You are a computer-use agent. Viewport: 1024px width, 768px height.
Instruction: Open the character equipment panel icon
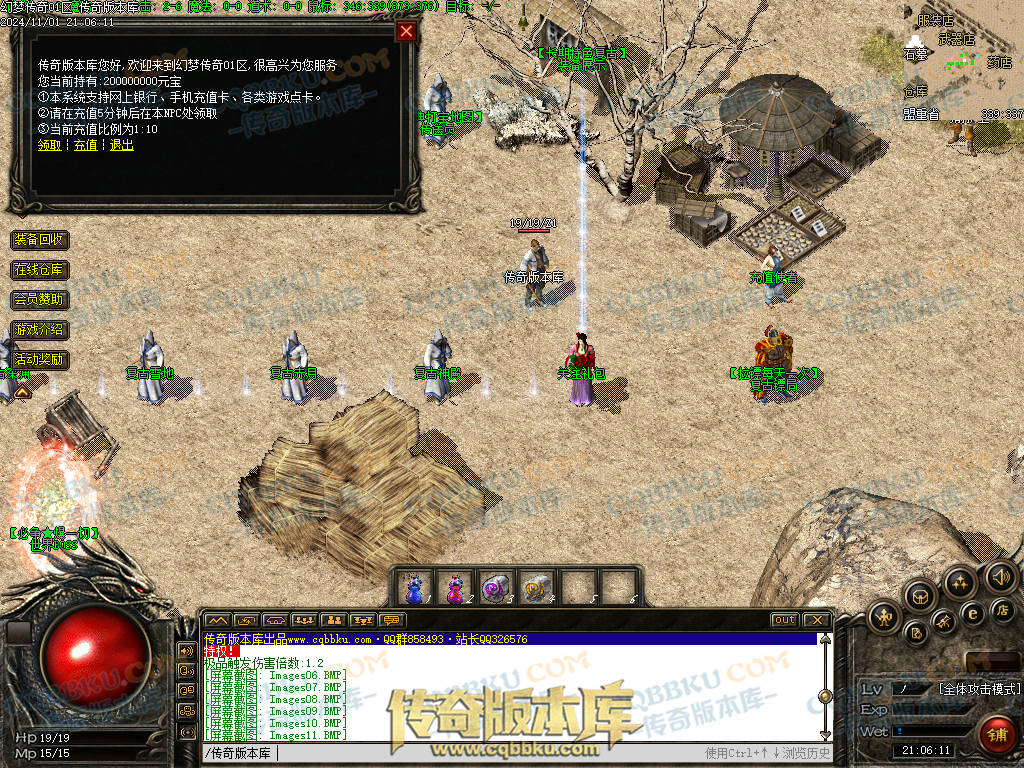[x=884, y=616]
